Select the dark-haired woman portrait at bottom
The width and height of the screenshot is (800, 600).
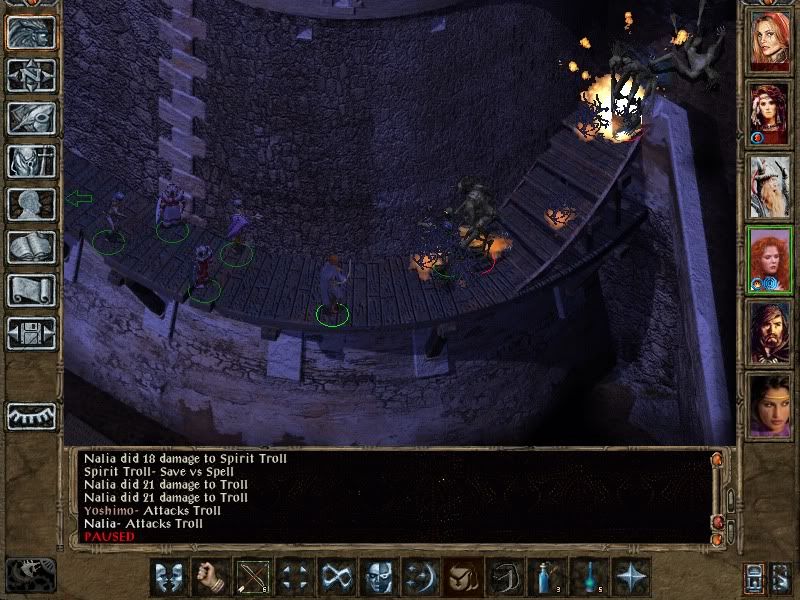coord(770,406)
